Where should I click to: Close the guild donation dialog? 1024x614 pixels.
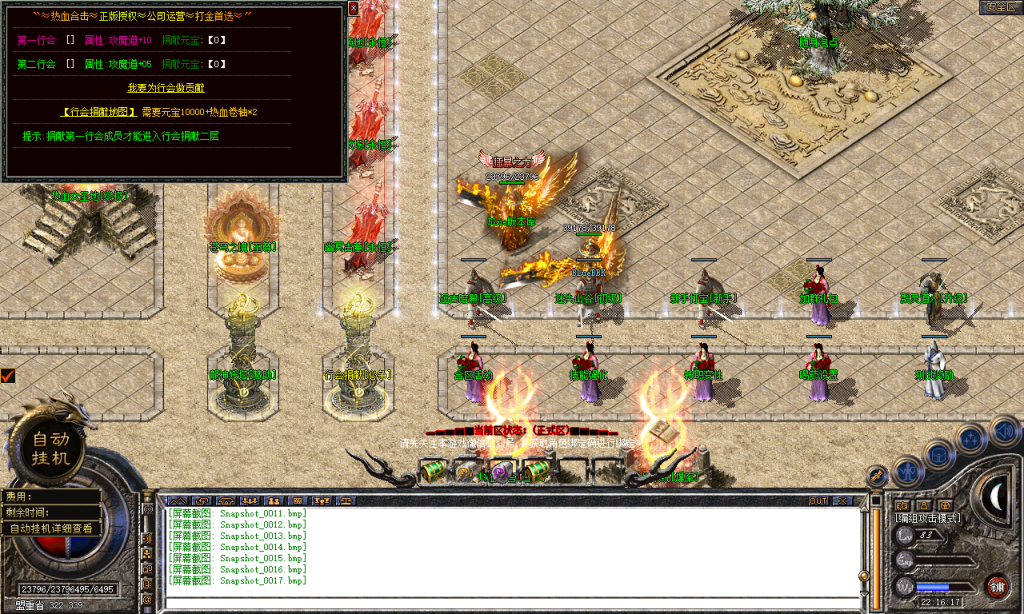[x=353, y=8]
